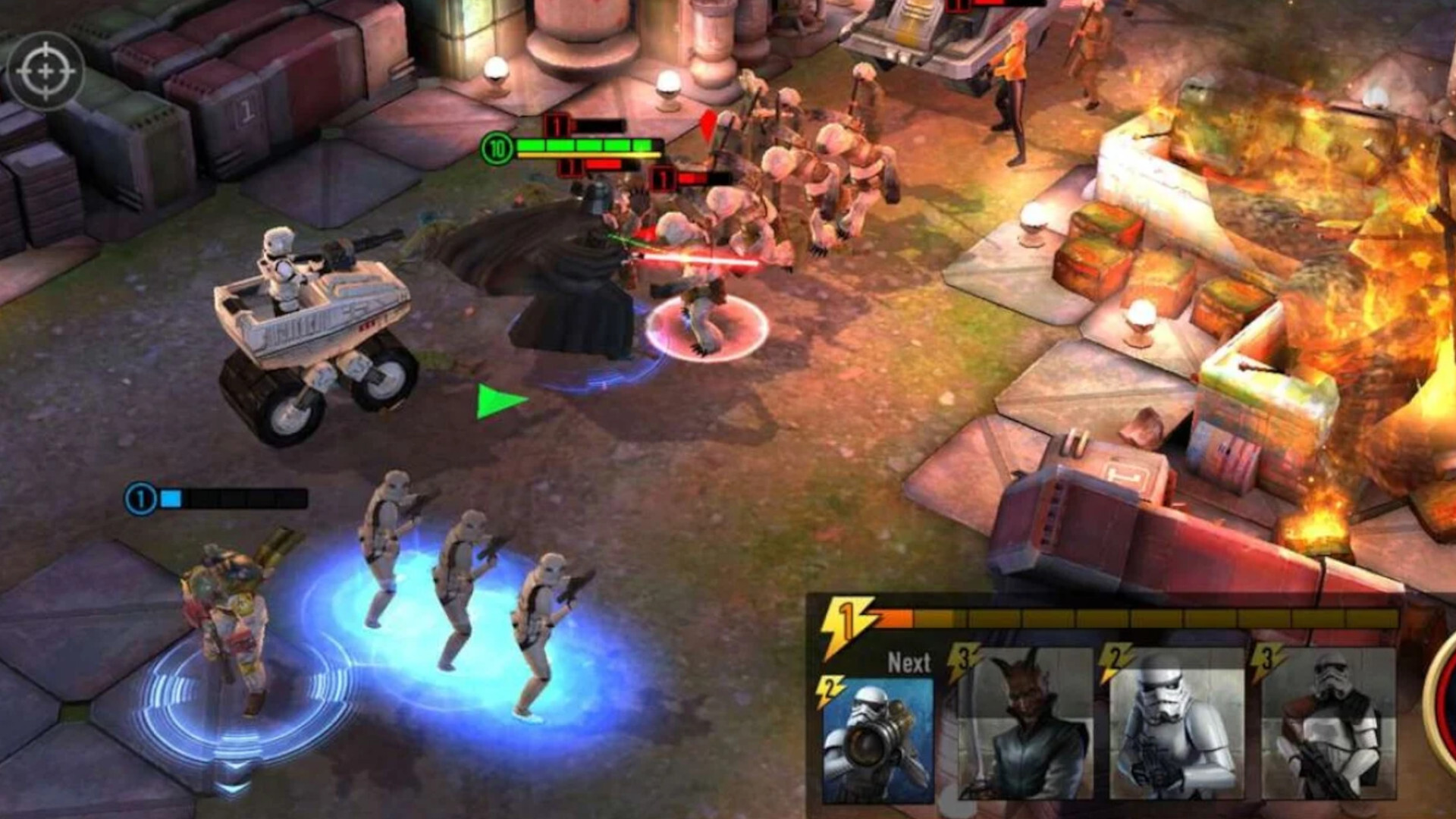Tap the Next label above the queued card
Viewport: 1456px width, 819px height.
pyautogui.click(x=907, y=662)
